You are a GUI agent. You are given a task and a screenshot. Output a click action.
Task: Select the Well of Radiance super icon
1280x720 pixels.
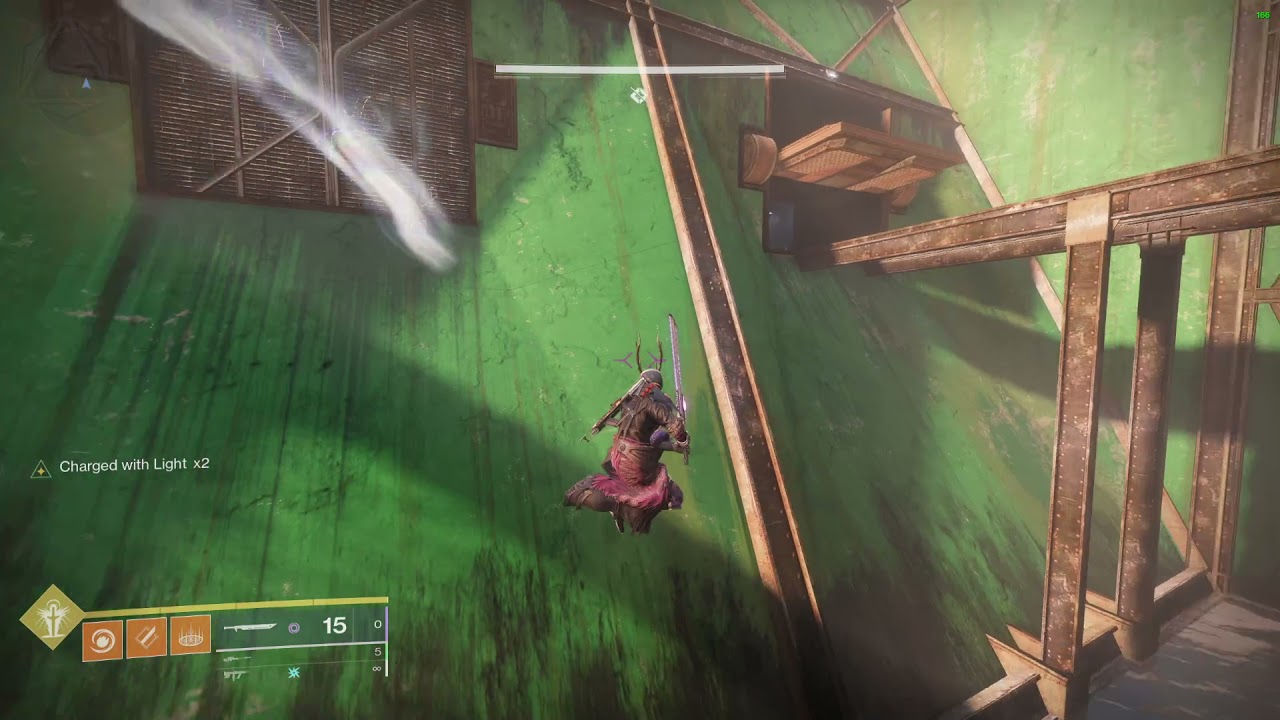coord(51,616)
